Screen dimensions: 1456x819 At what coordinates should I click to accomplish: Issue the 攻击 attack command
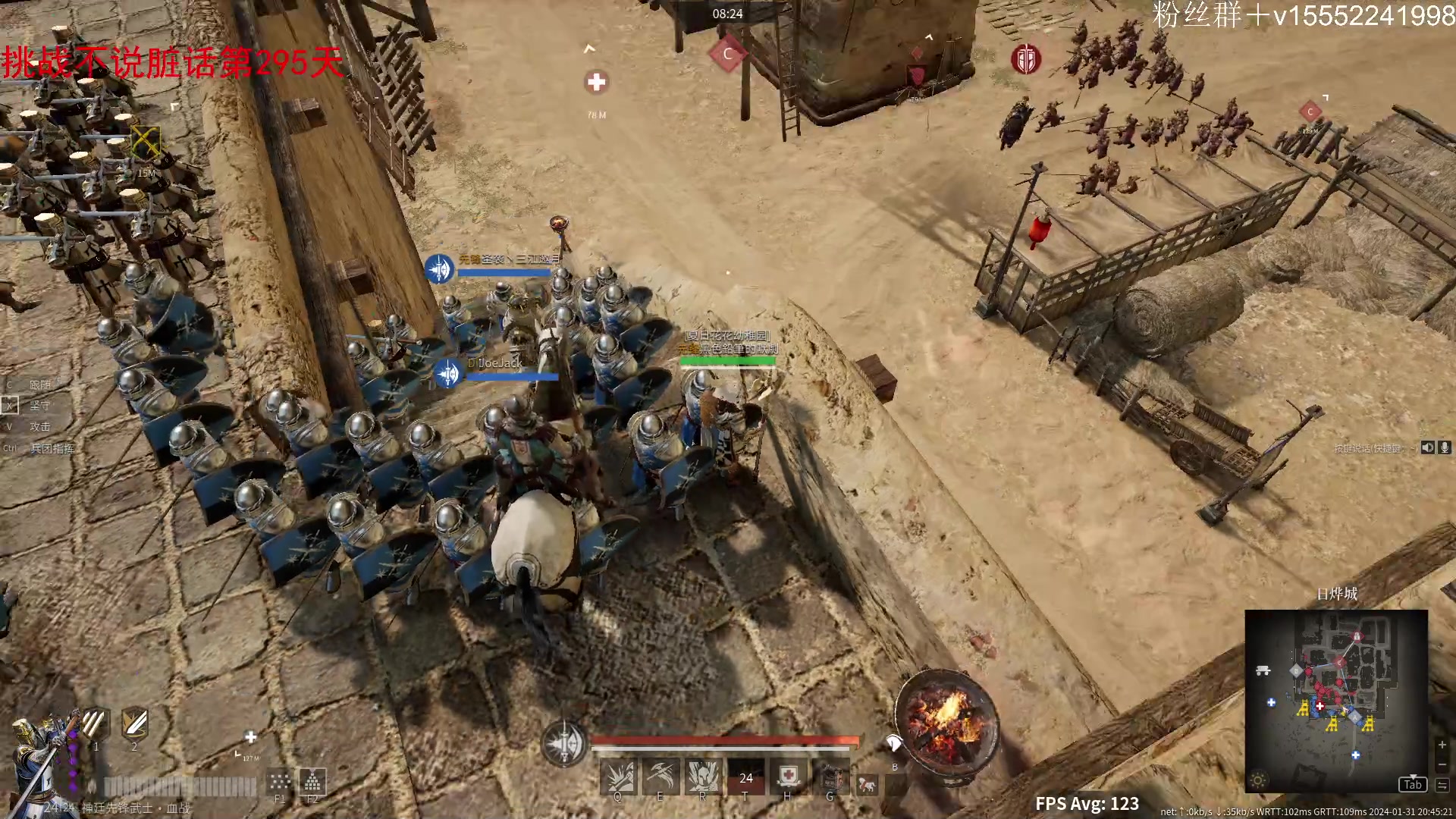point(39,427)
